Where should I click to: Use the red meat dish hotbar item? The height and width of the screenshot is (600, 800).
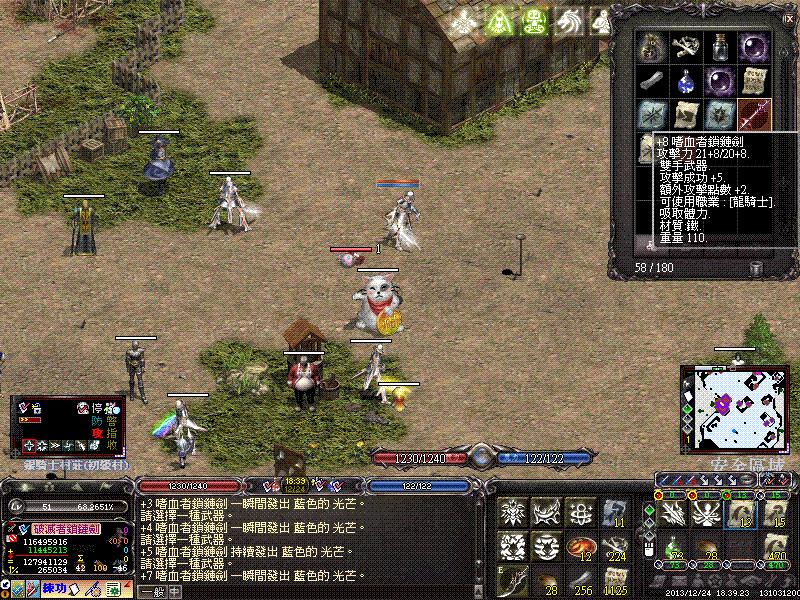tap(578, 547)
